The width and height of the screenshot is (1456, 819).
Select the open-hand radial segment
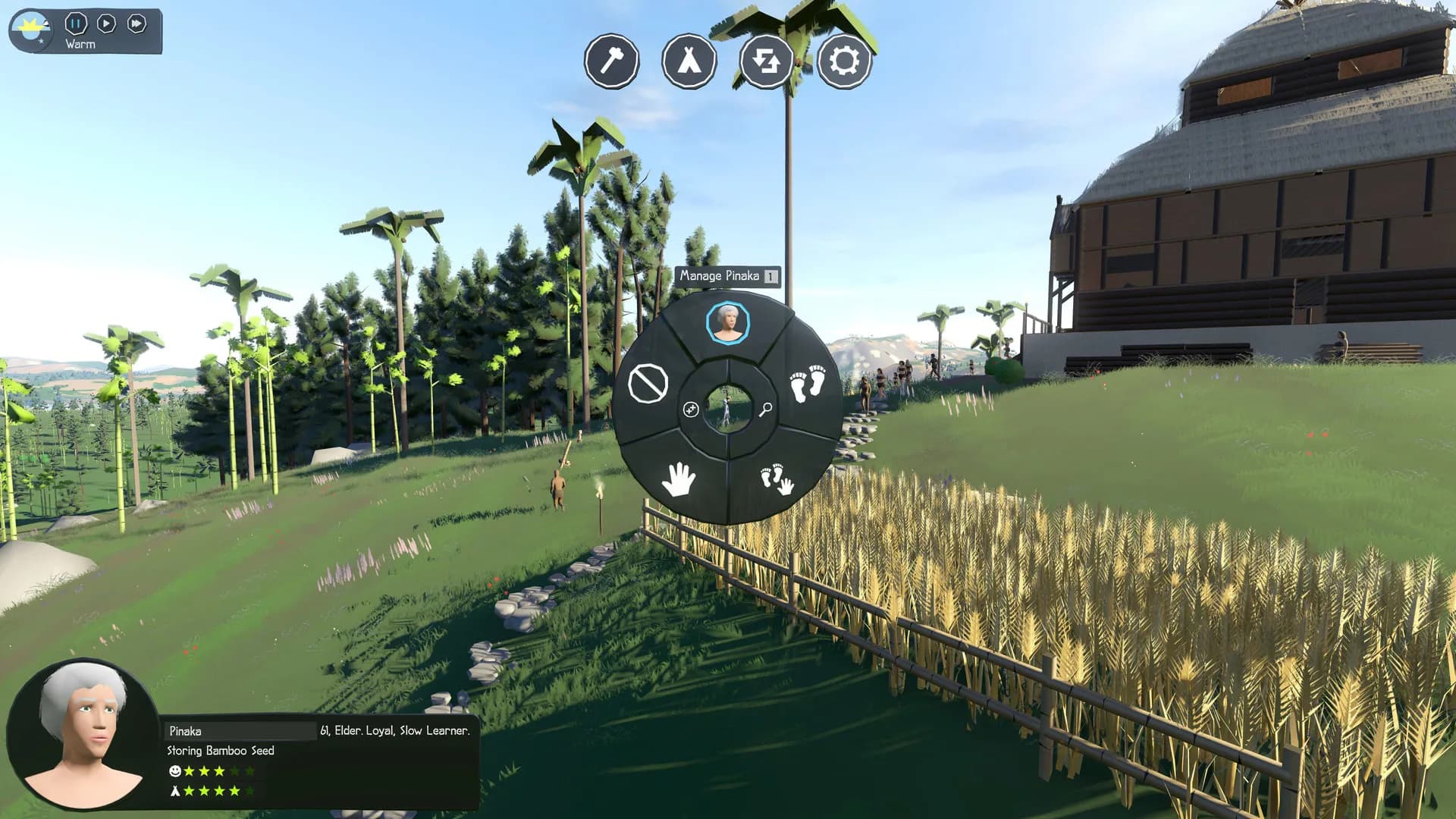[x=678, y=479]
